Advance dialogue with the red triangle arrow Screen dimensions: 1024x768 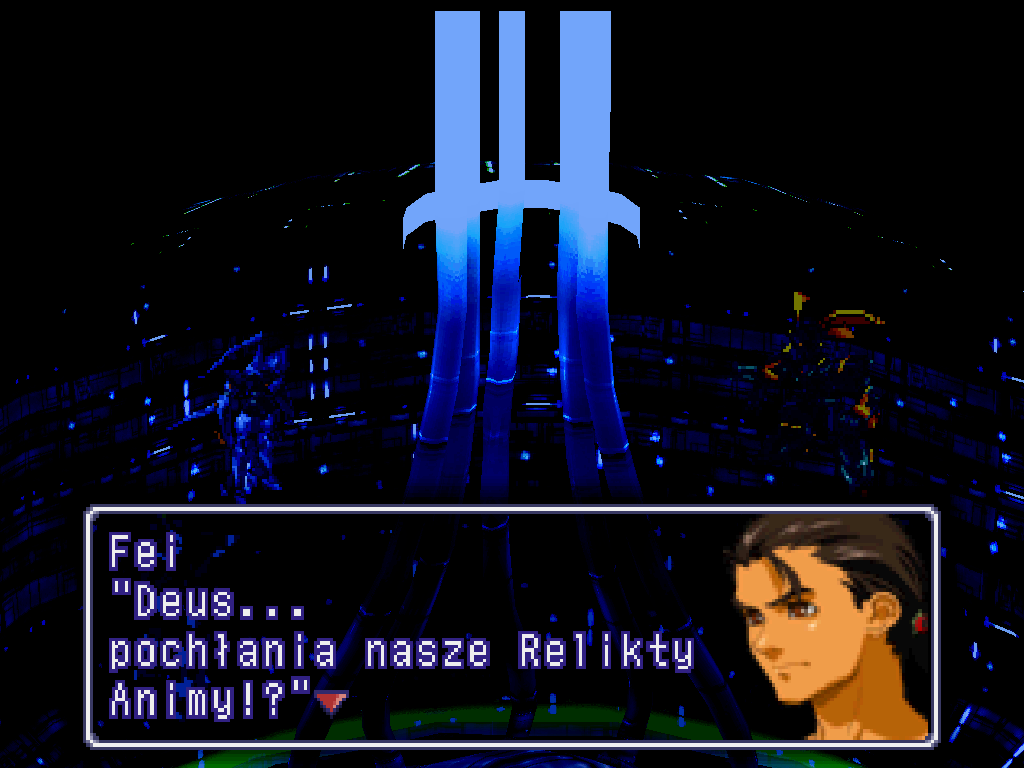coord(331,702)
